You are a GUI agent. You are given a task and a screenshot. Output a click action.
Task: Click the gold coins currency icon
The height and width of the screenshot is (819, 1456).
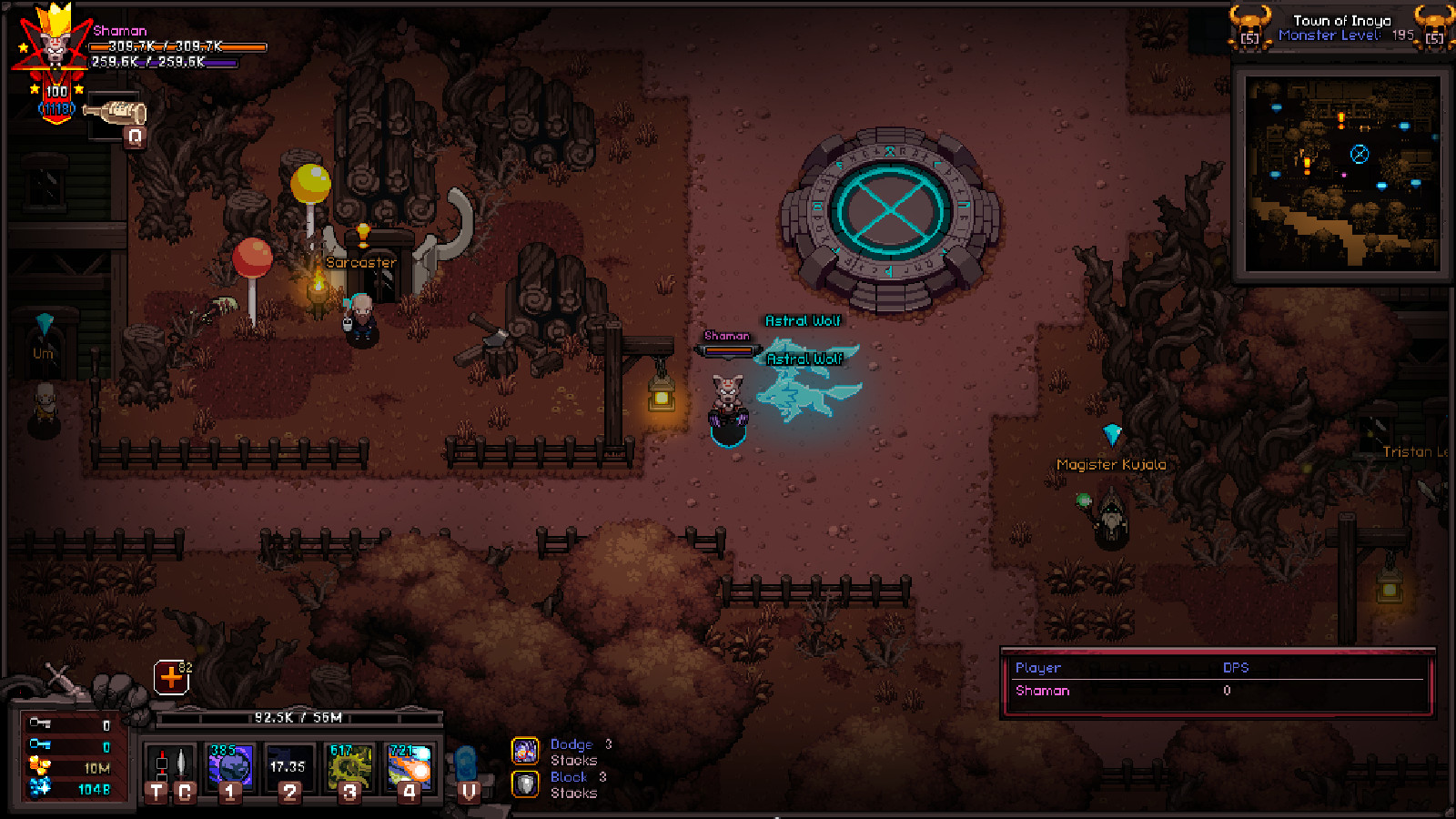pos(38,767)
